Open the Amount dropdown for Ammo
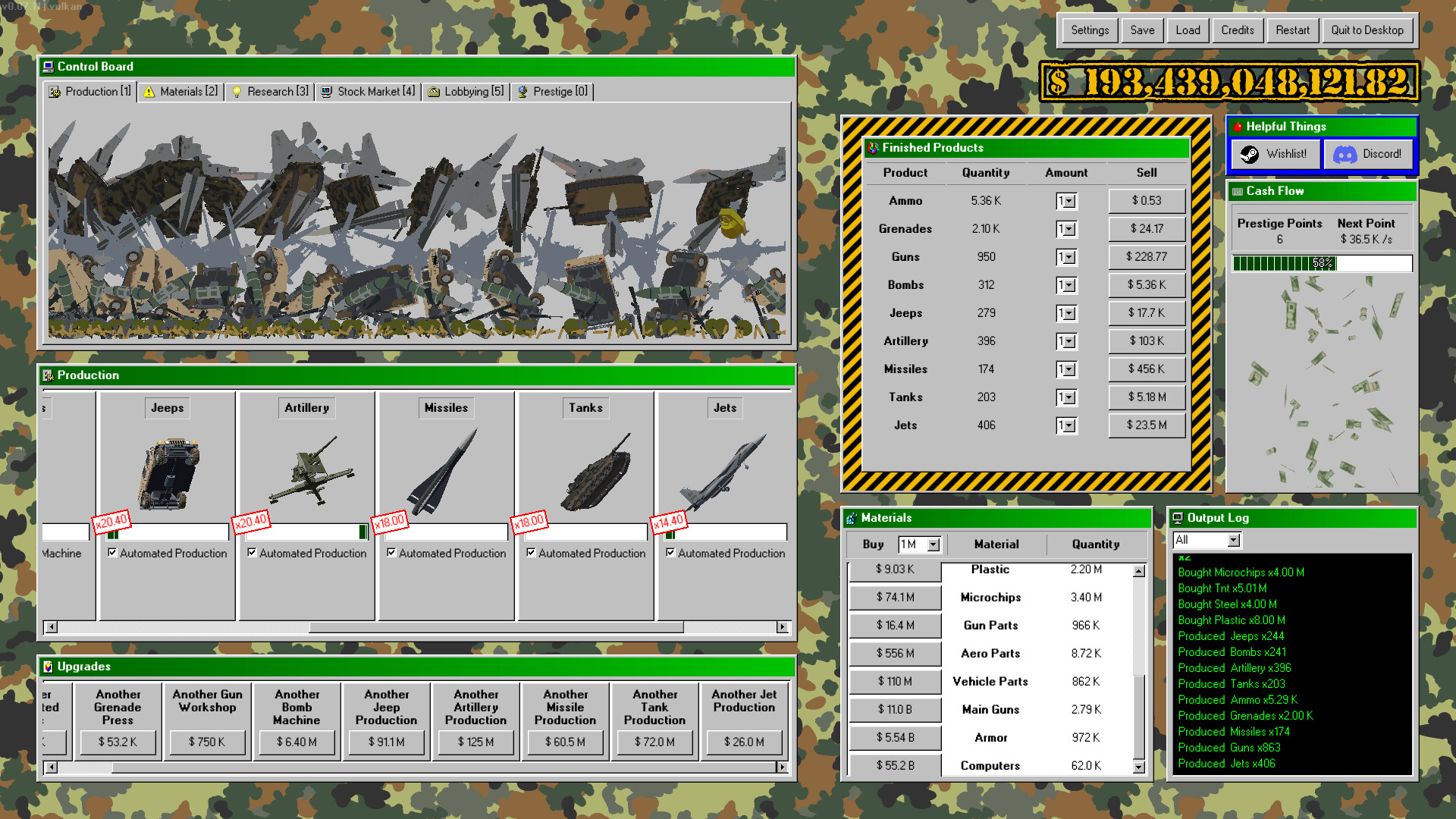The width and height of the screenshot is (1456, 819). (1067, 200)
